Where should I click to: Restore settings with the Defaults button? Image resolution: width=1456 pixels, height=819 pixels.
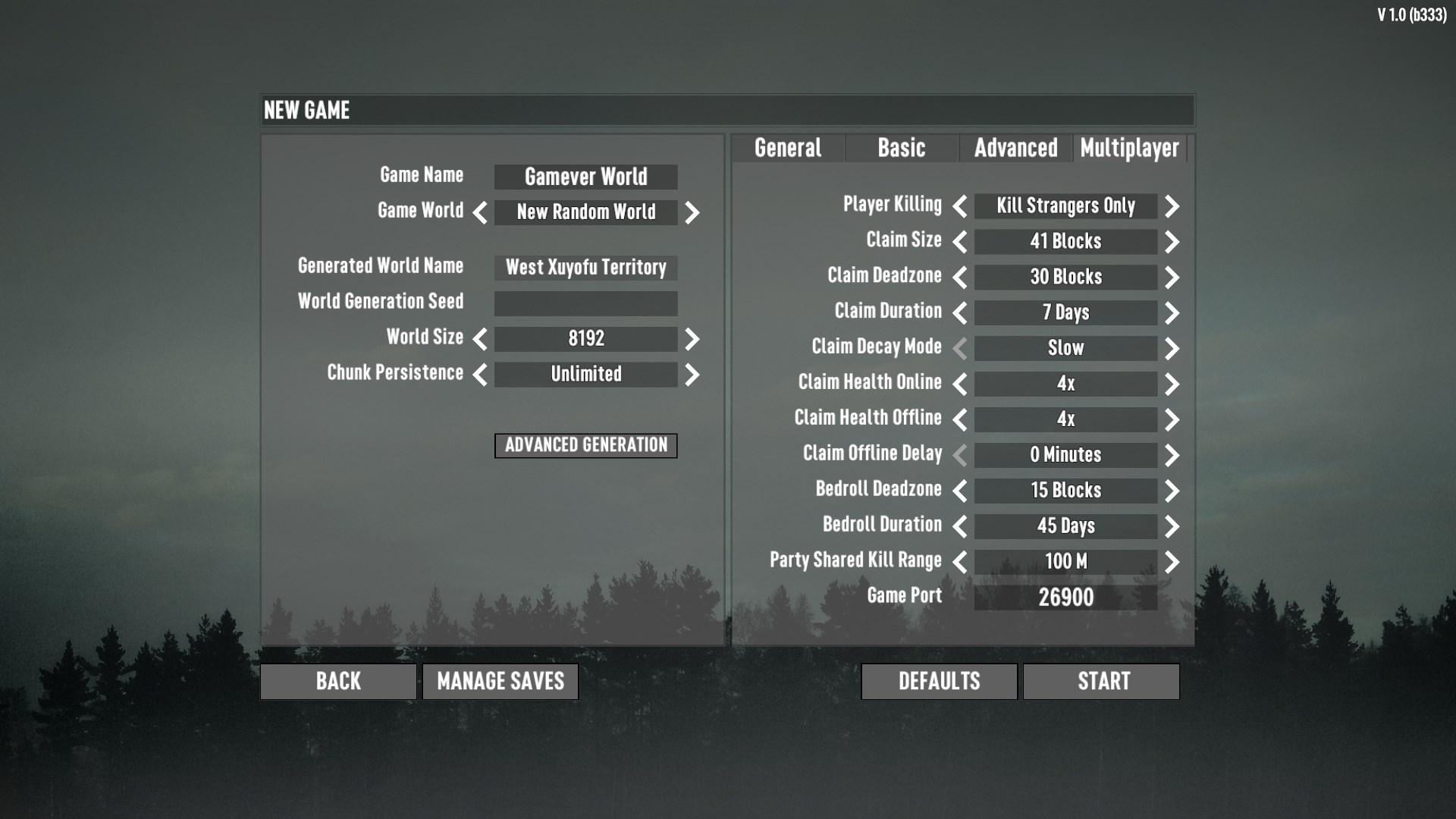[939, 681]
